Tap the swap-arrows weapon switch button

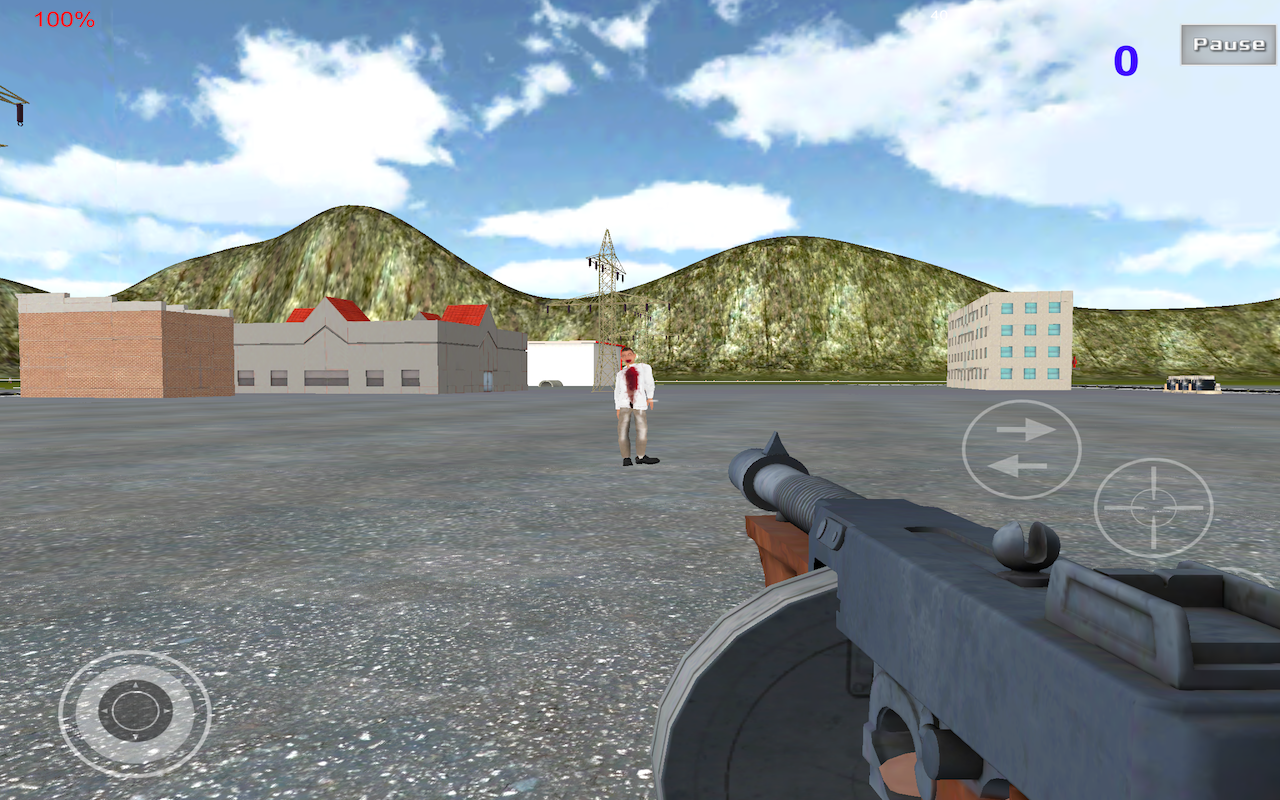(x=1021, y=449)
